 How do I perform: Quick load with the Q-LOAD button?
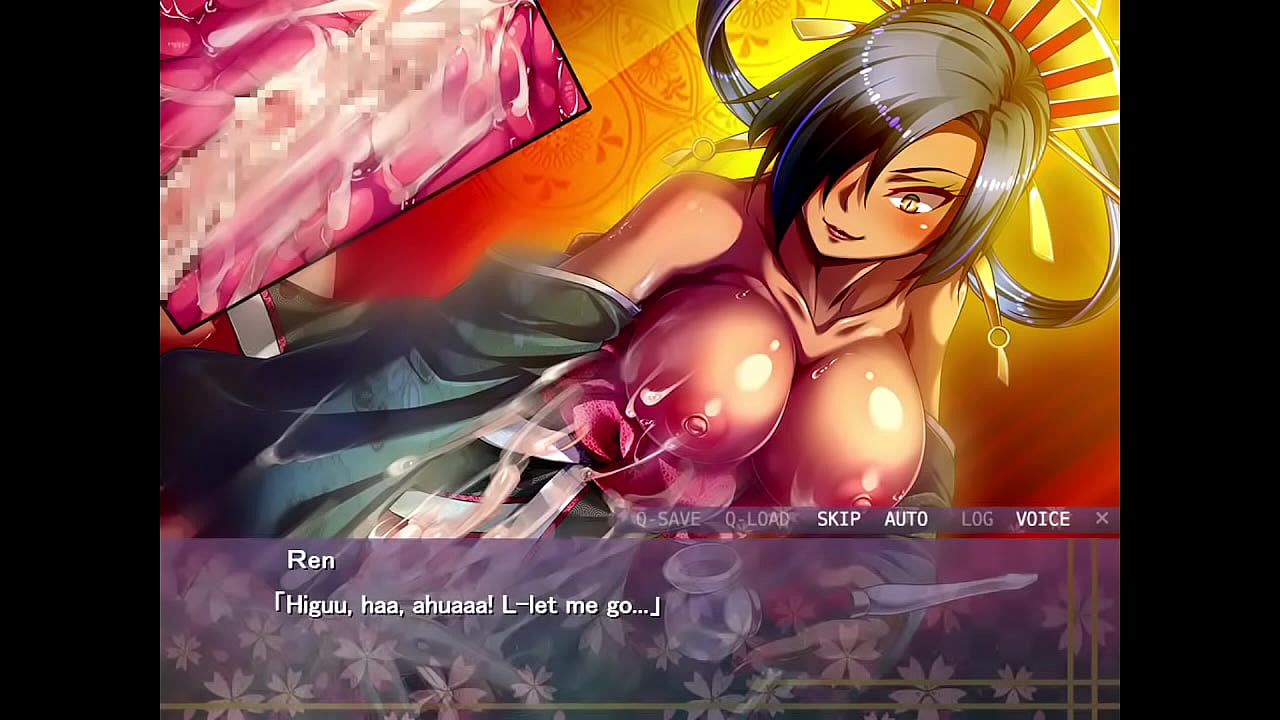[757, 519]
